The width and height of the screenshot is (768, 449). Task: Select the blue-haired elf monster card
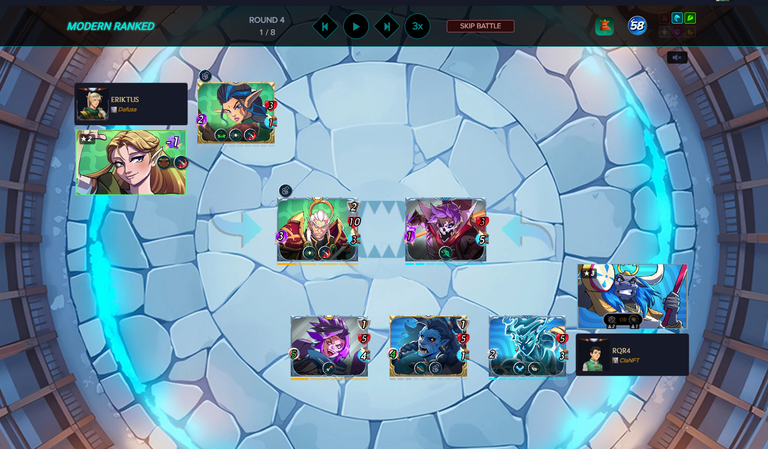(236, 112)
